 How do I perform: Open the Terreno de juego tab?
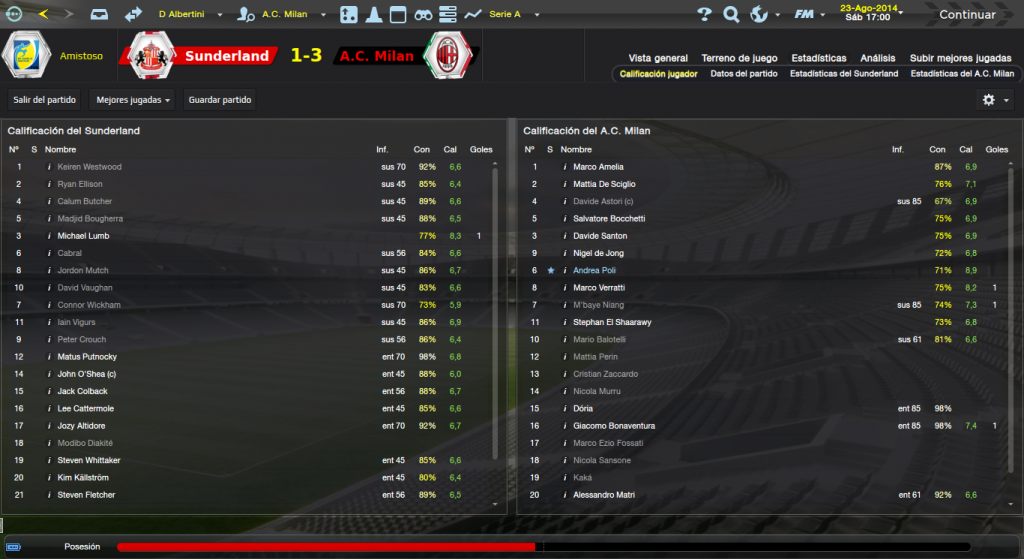pyautogui.click(x=740, y=58)
